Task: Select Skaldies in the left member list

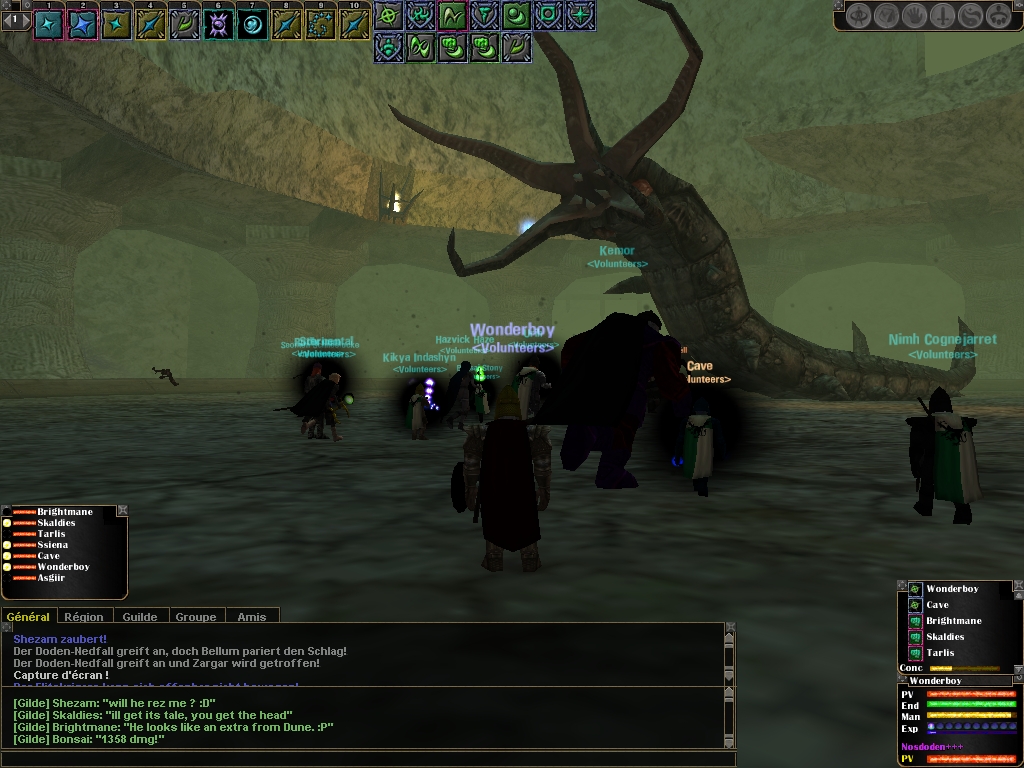Action: 56,523
